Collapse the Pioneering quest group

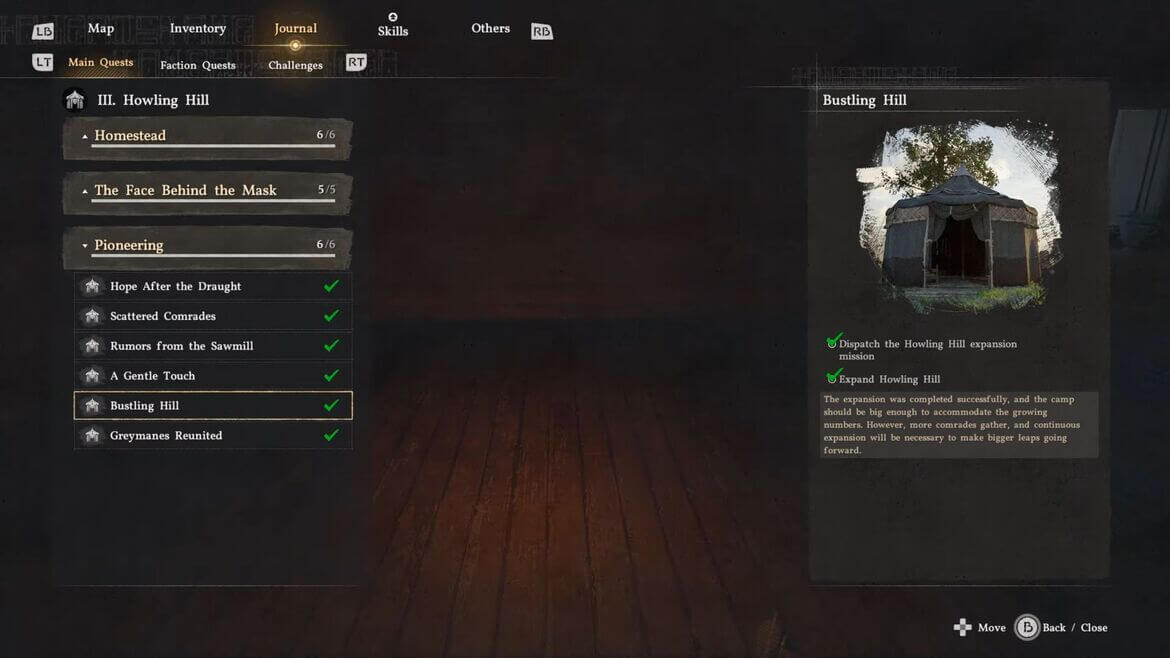208,245
